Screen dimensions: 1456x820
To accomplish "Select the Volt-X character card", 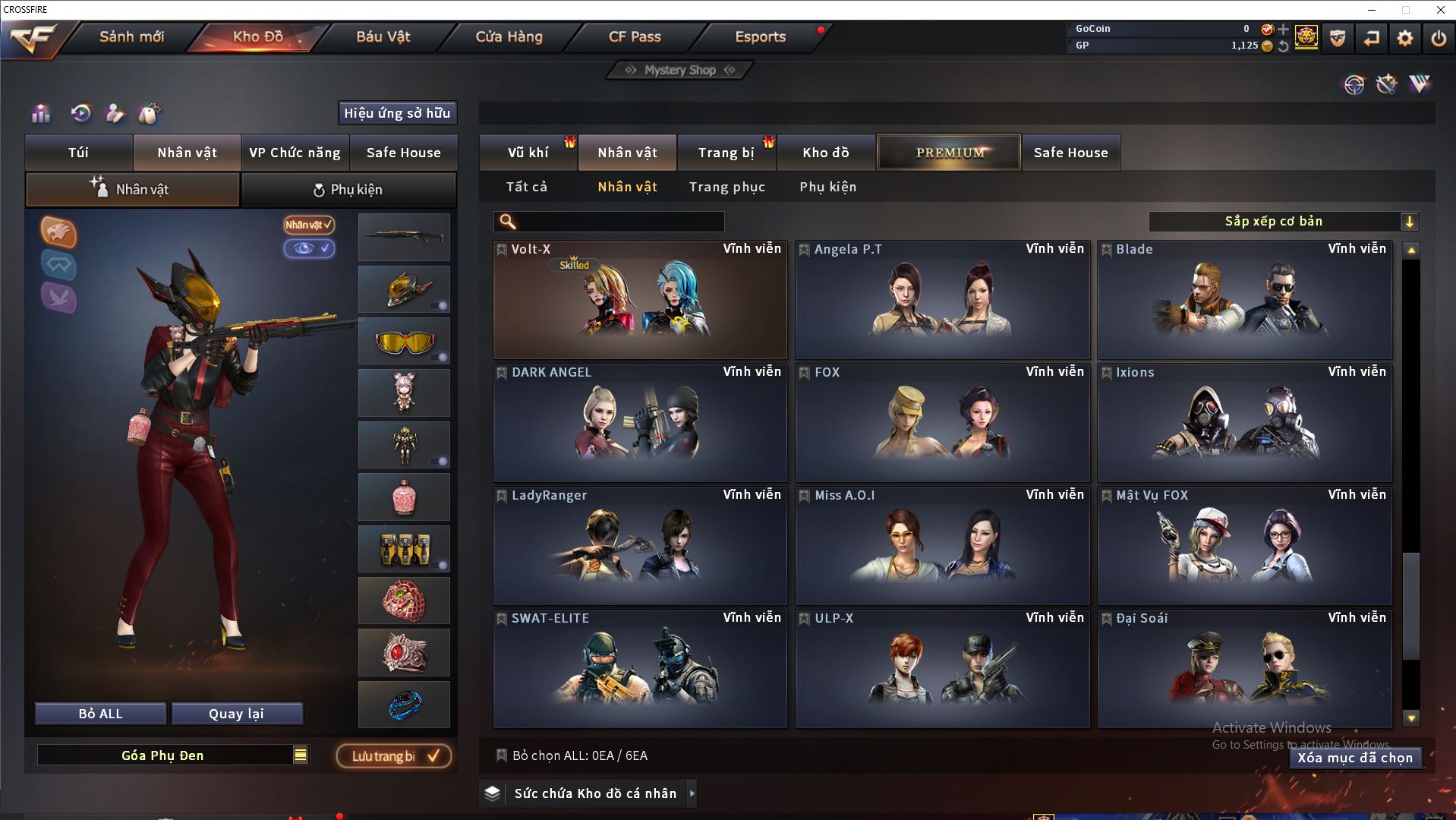I will coord(640,301).
